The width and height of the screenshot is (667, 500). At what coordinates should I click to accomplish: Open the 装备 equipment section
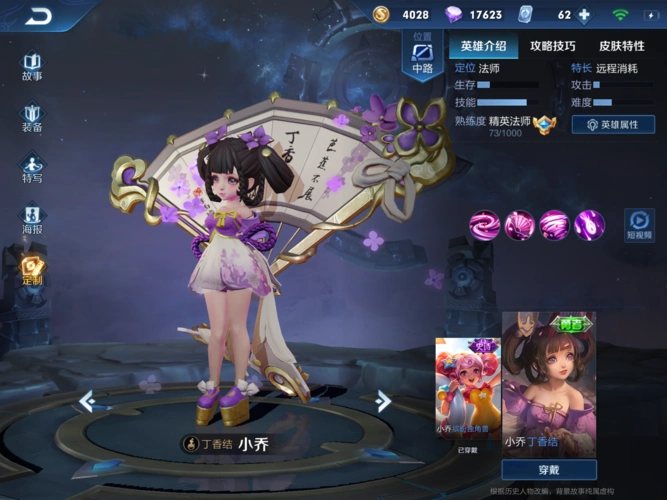[x=32, y=117]
